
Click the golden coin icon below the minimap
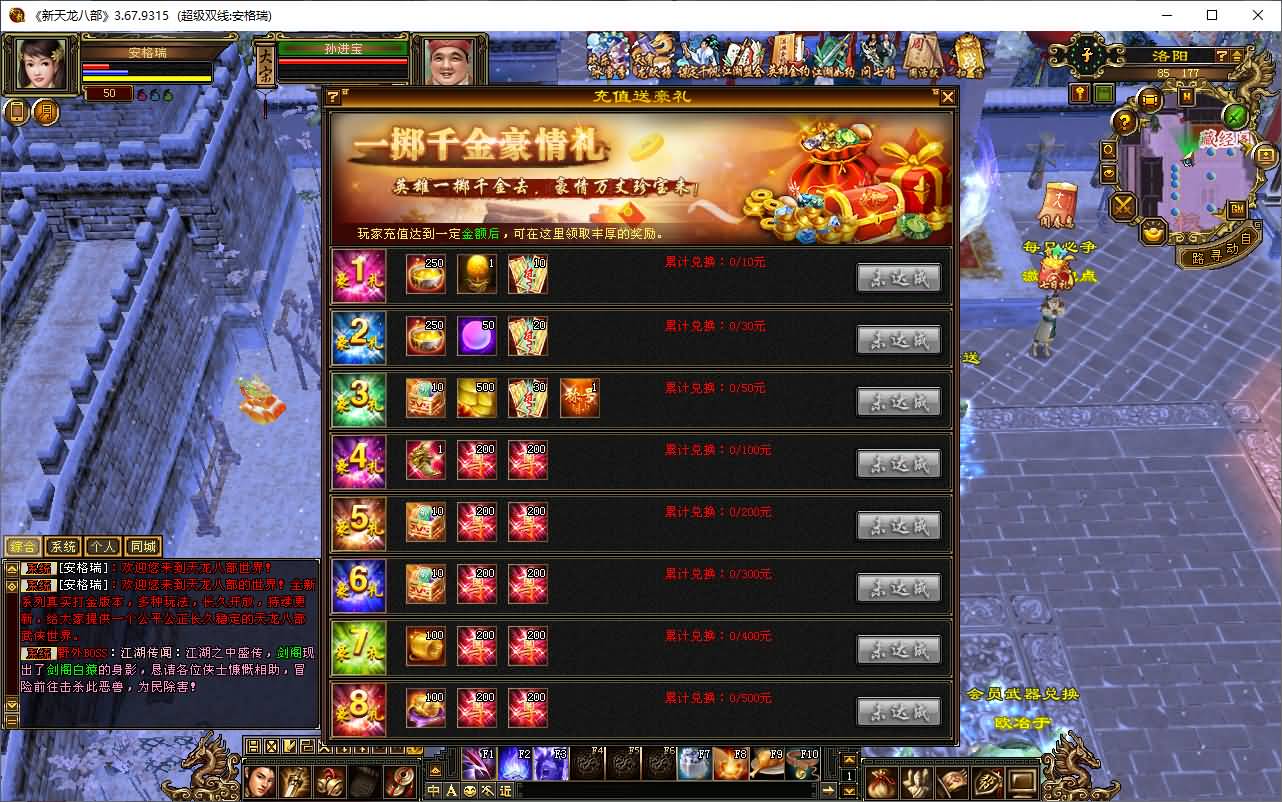(1152, 233)
